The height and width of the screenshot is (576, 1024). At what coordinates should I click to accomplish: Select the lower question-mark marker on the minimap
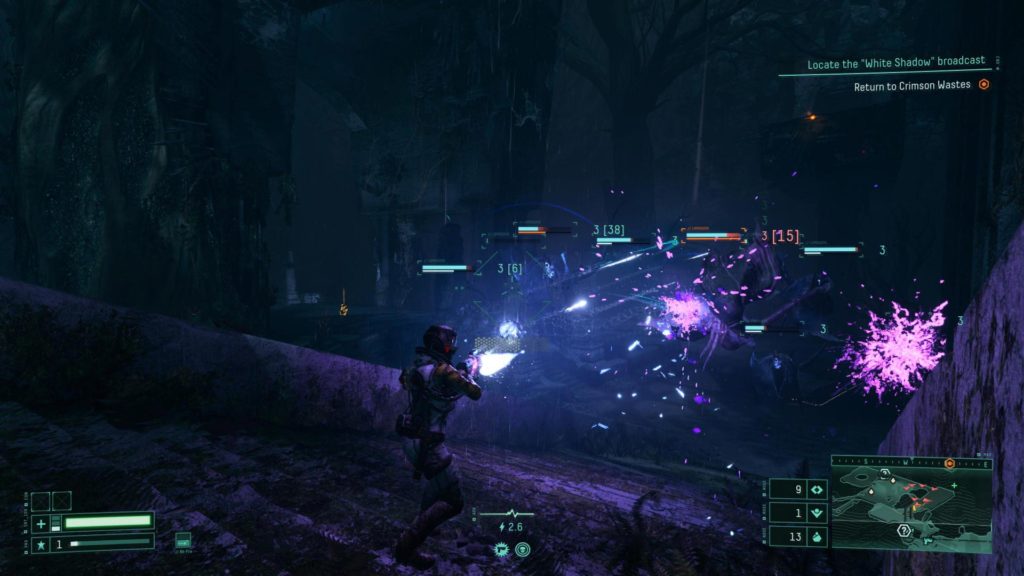(x=903, y=530)
